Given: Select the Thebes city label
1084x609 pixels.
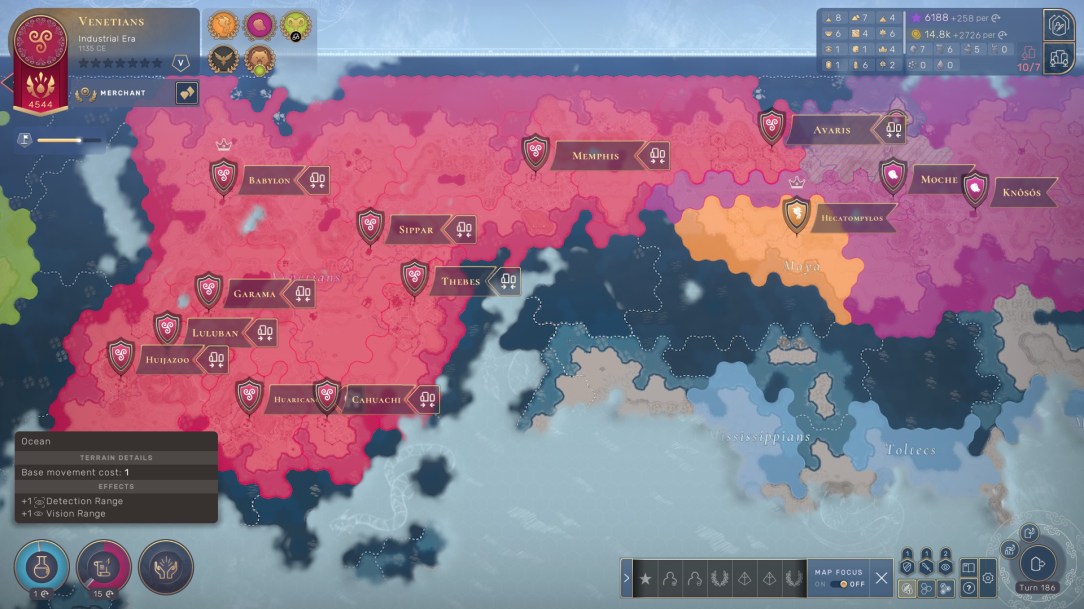Looking at the screenshot, I should point(461,282).
